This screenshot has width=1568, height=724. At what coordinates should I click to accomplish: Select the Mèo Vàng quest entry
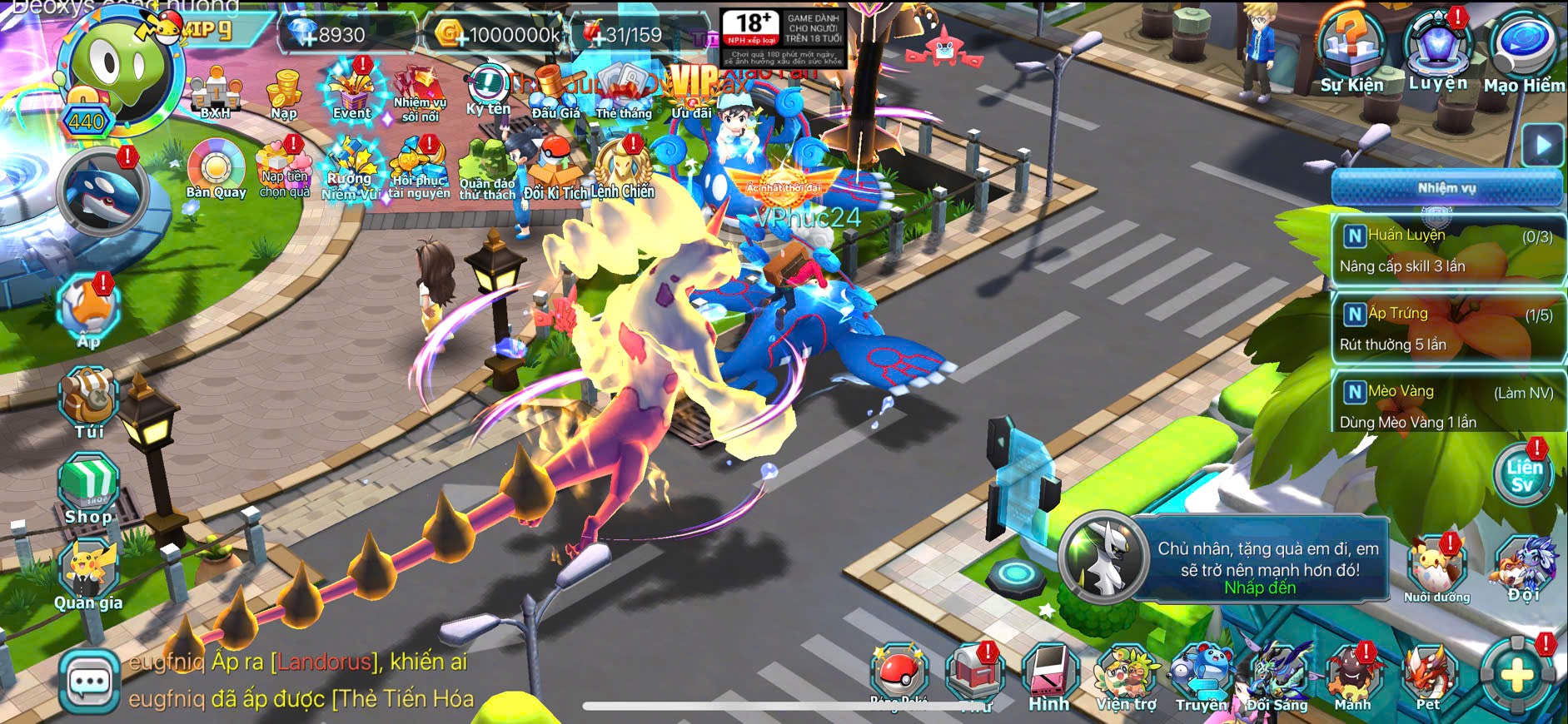pos(1447,407)
